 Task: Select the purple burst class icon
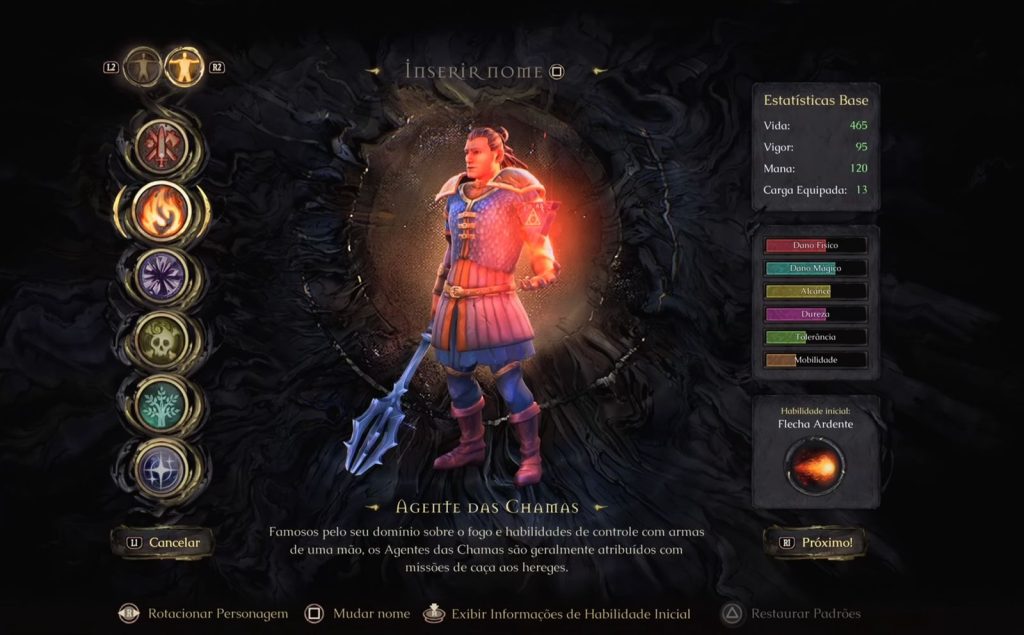161,274
